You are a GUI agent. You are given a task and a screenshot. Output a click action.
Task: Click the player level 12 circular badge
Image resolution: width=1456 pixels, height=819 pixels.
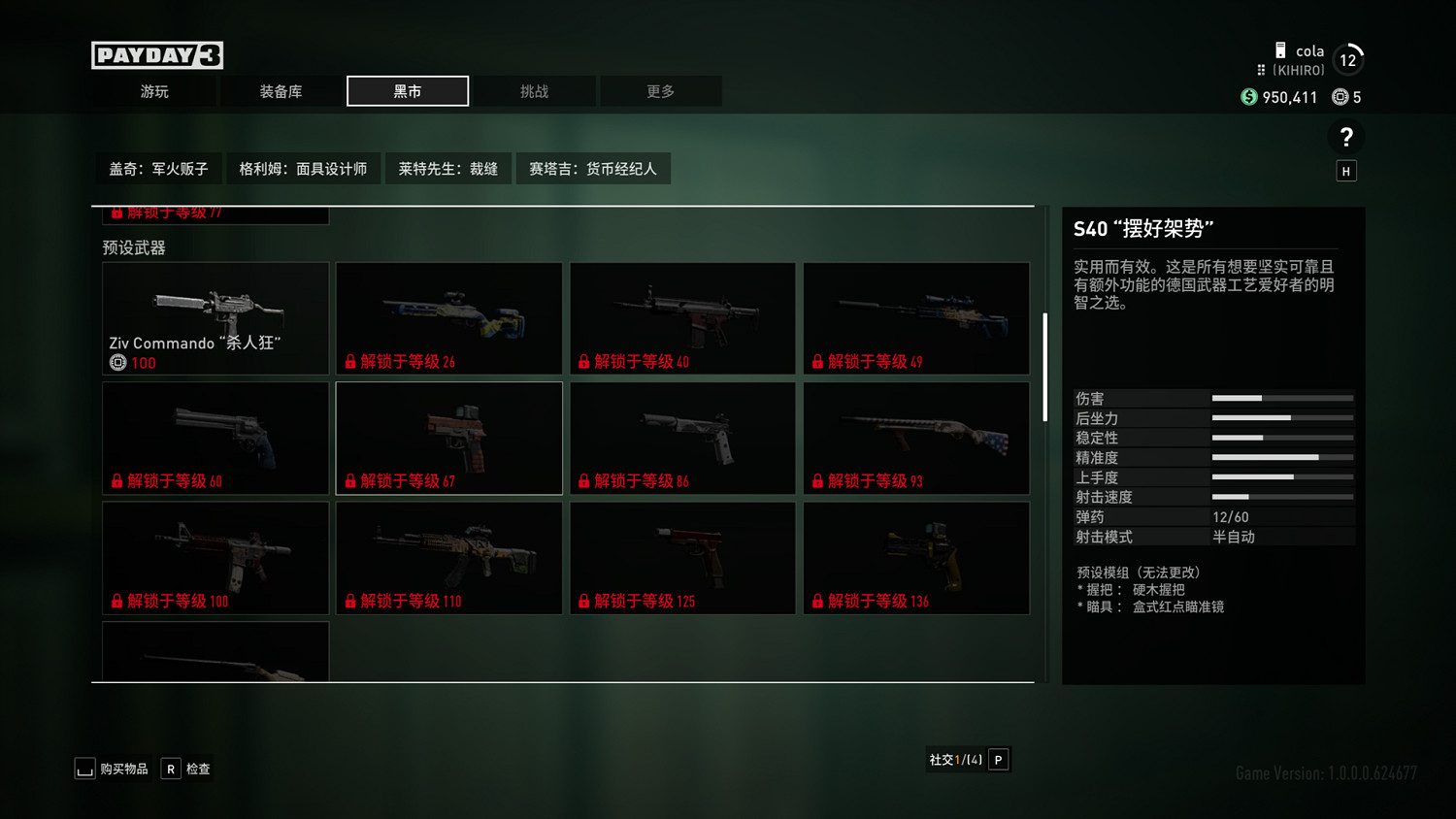(1348, 59)
